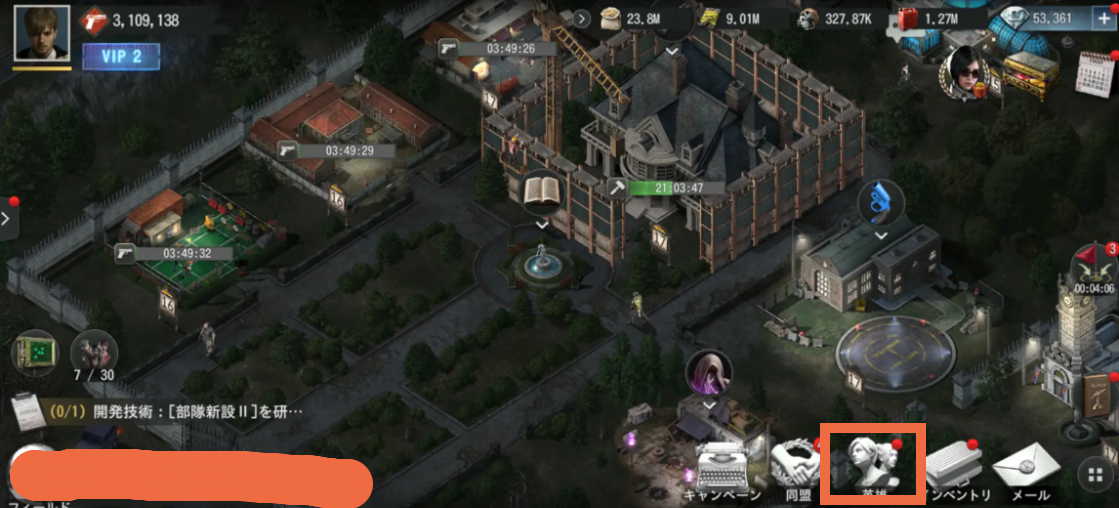Open the flag event timer icon
This screenshot has width=1119, height=508.
(1094, 269)
